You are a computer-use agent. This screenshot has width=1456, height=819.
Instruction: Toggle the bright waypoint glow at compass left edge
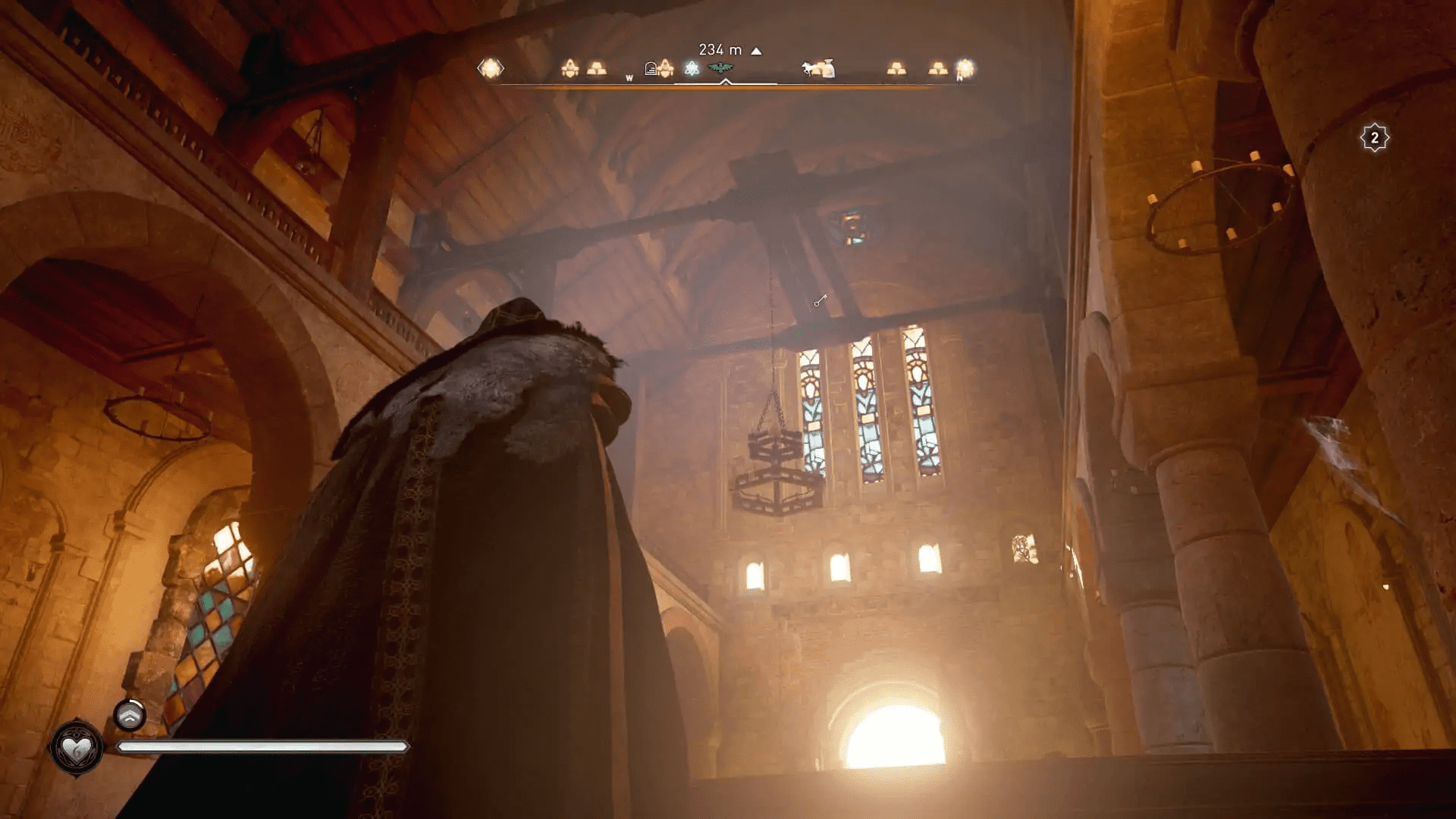pyautogui.click(x=489, y=67)
